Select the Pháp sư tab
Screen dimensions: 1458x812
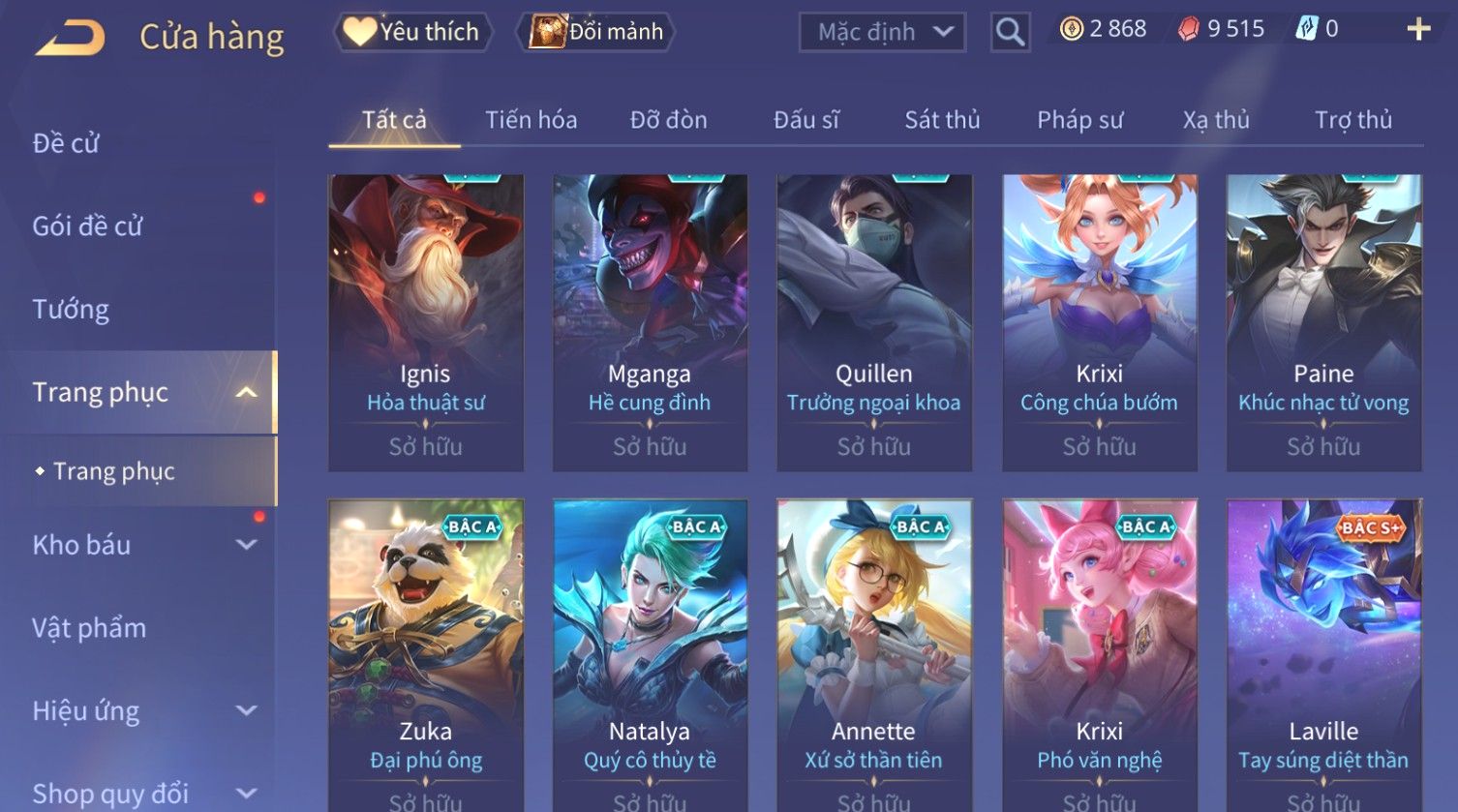pos(1079,120)
